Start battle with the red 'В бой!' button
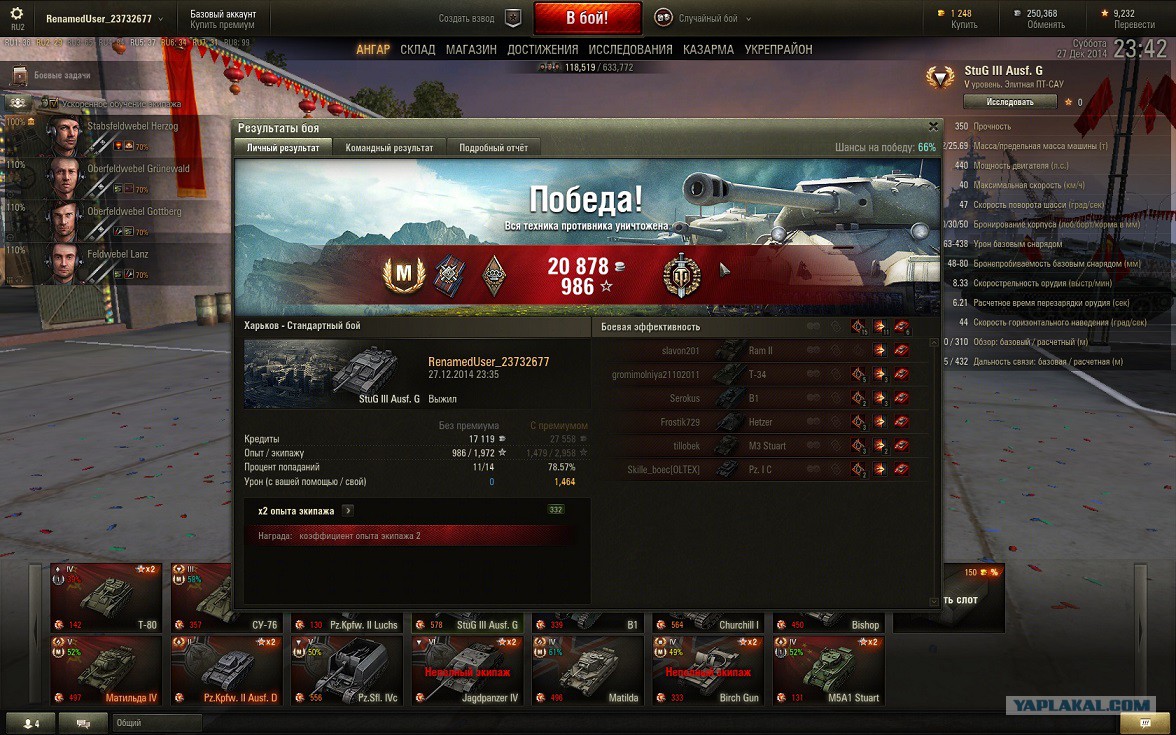This screenshot has width=1176, height=735. tap(587, 18)
